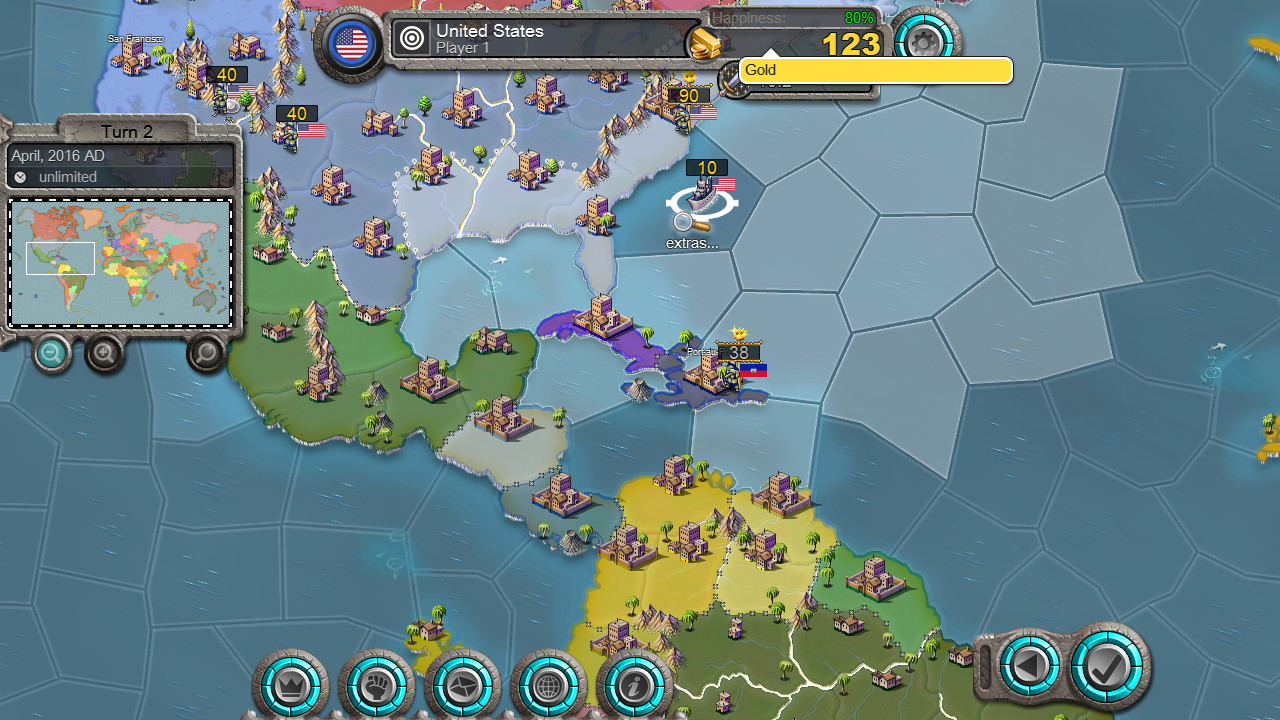The image size is (1280, 720).
Task: Open the empire ranking via the crown icon
Action: (290, 686)
